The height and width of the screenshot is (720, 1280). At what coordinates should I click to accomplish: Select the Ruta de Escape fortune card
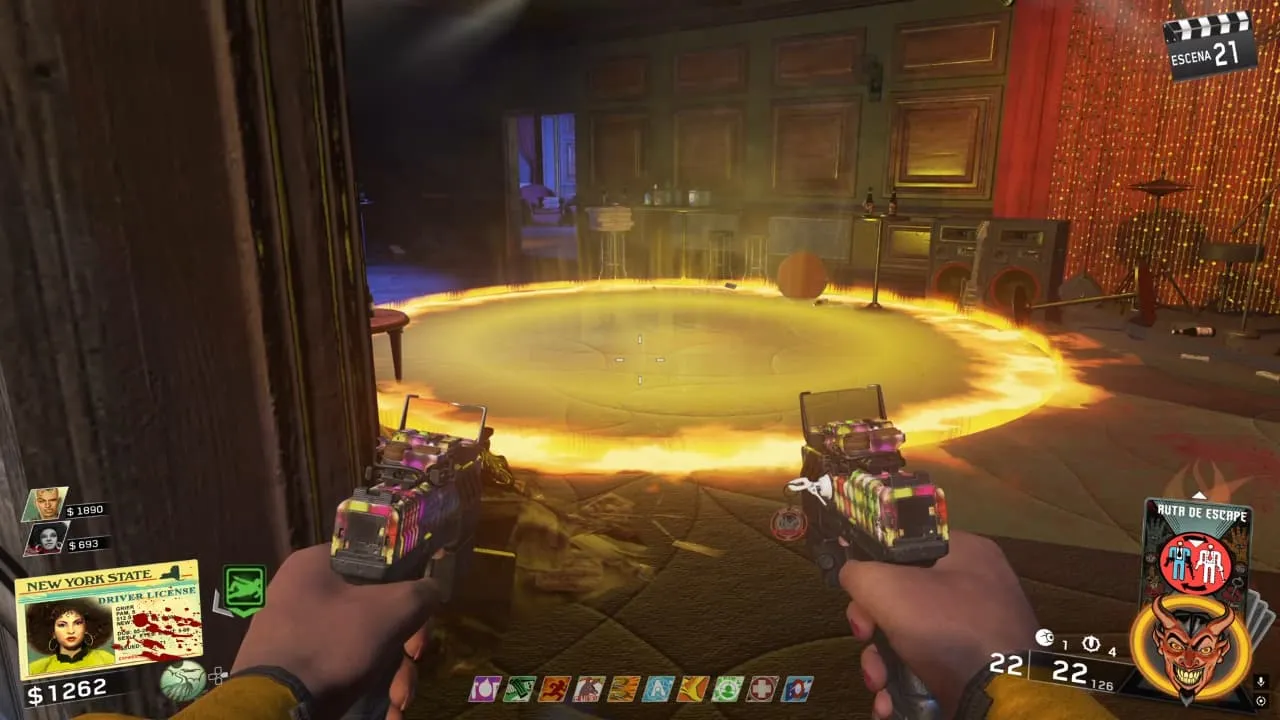coord(1196,544)
